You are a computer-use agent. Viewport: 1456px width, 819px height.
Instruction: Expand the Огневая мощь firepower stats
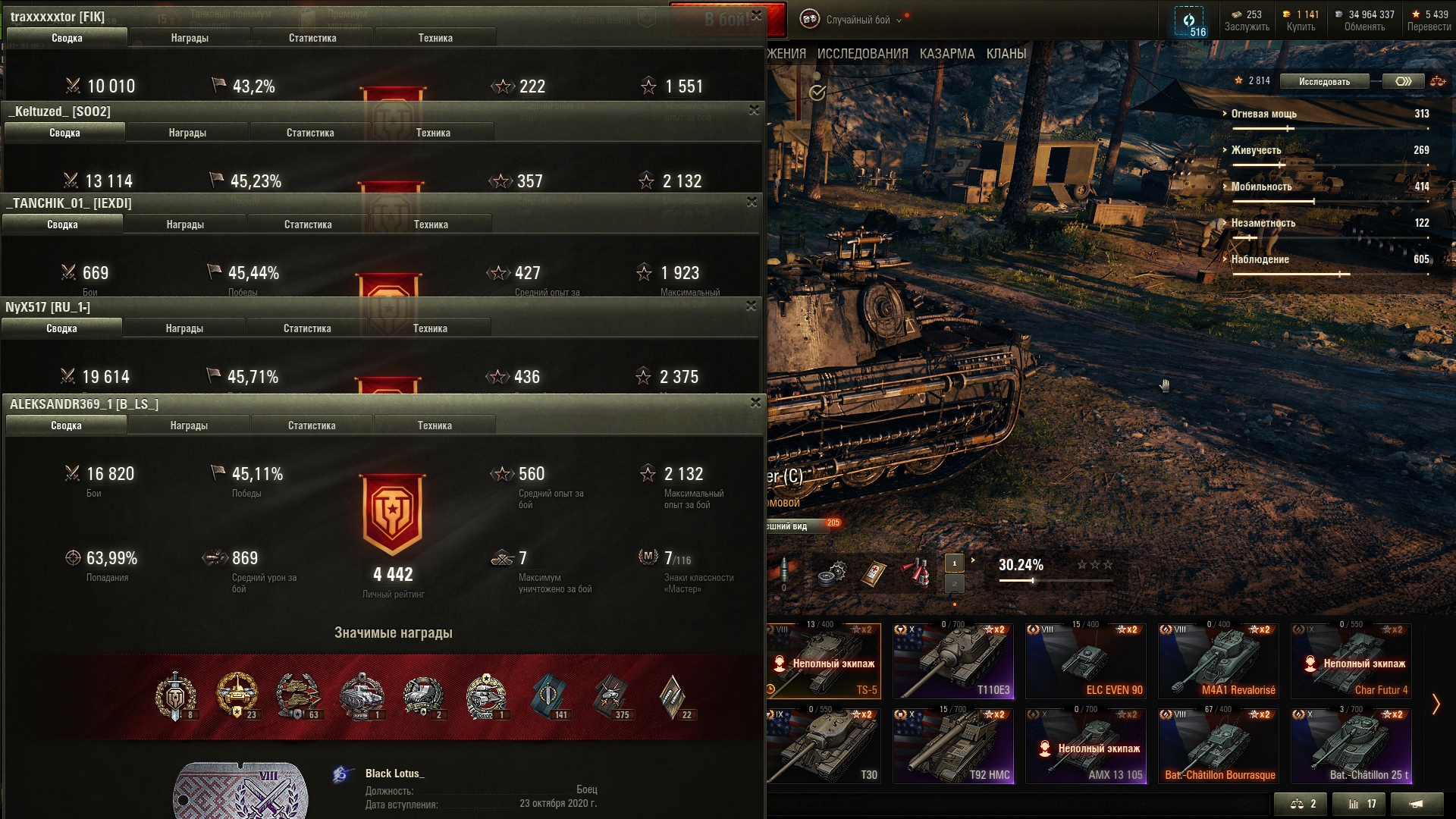click(x=1263, y=114)
